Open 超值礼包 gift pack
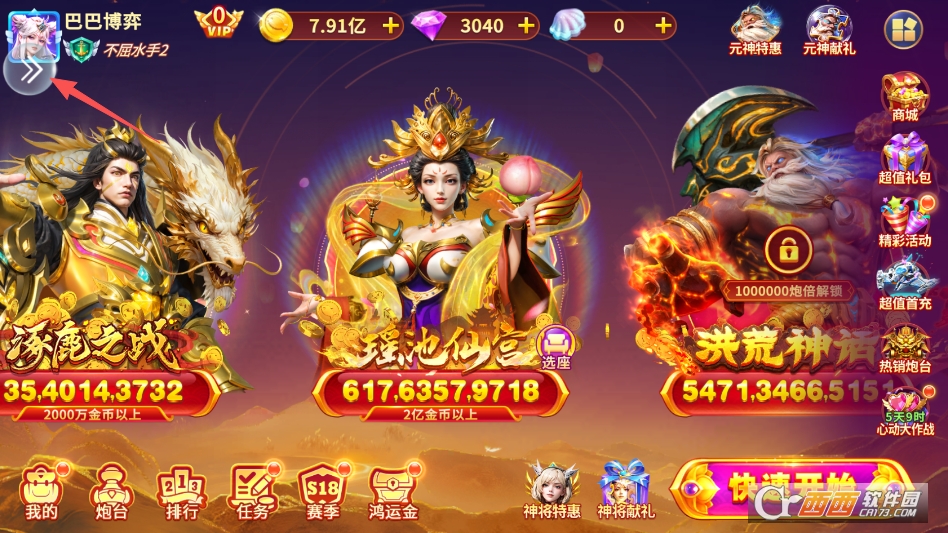The height and width of the screenshot is (533, 948). [904, 160]
